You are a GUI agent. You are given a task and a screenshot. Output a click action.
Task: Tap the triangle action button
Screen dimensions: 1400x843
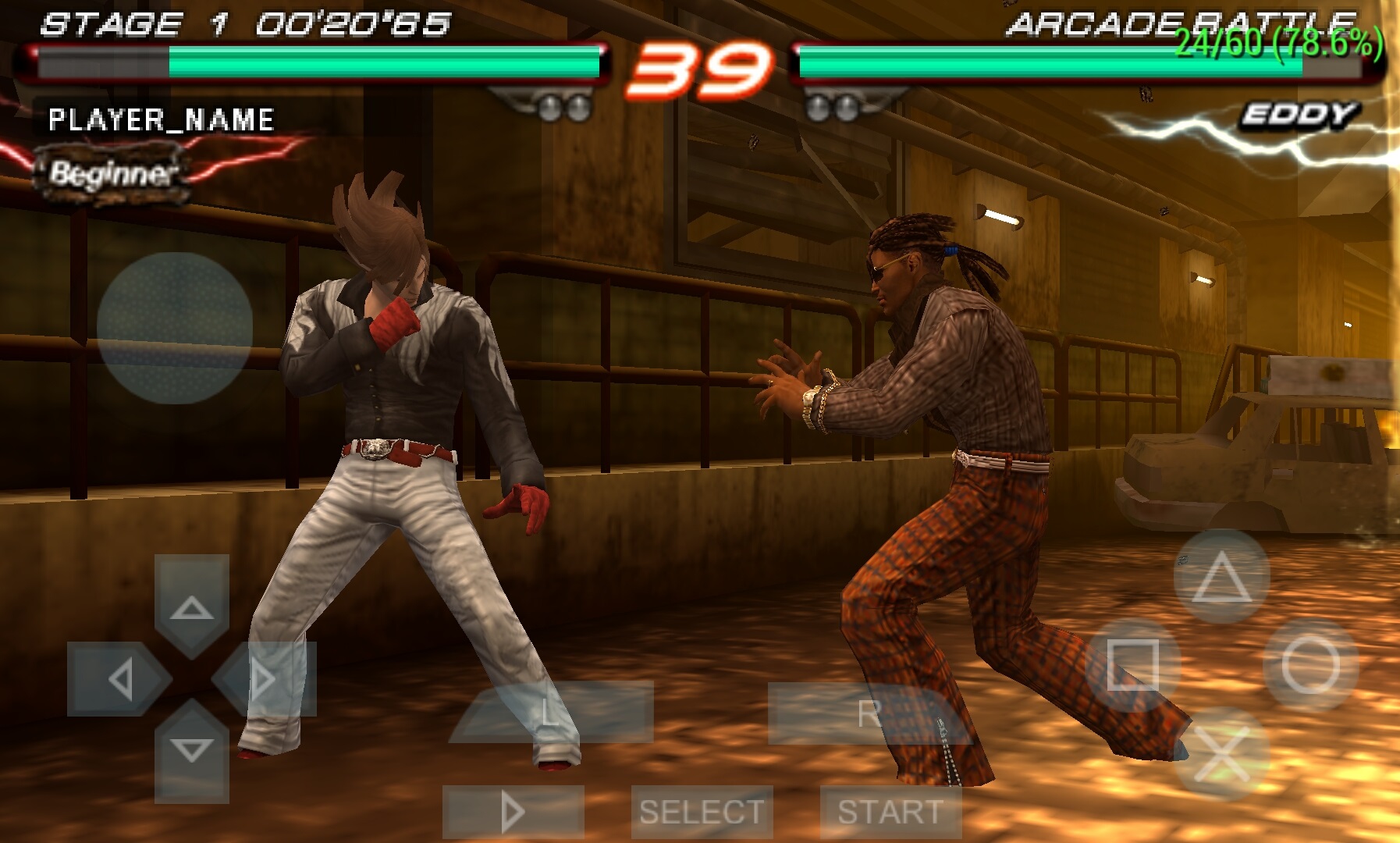coord(1221,577)
